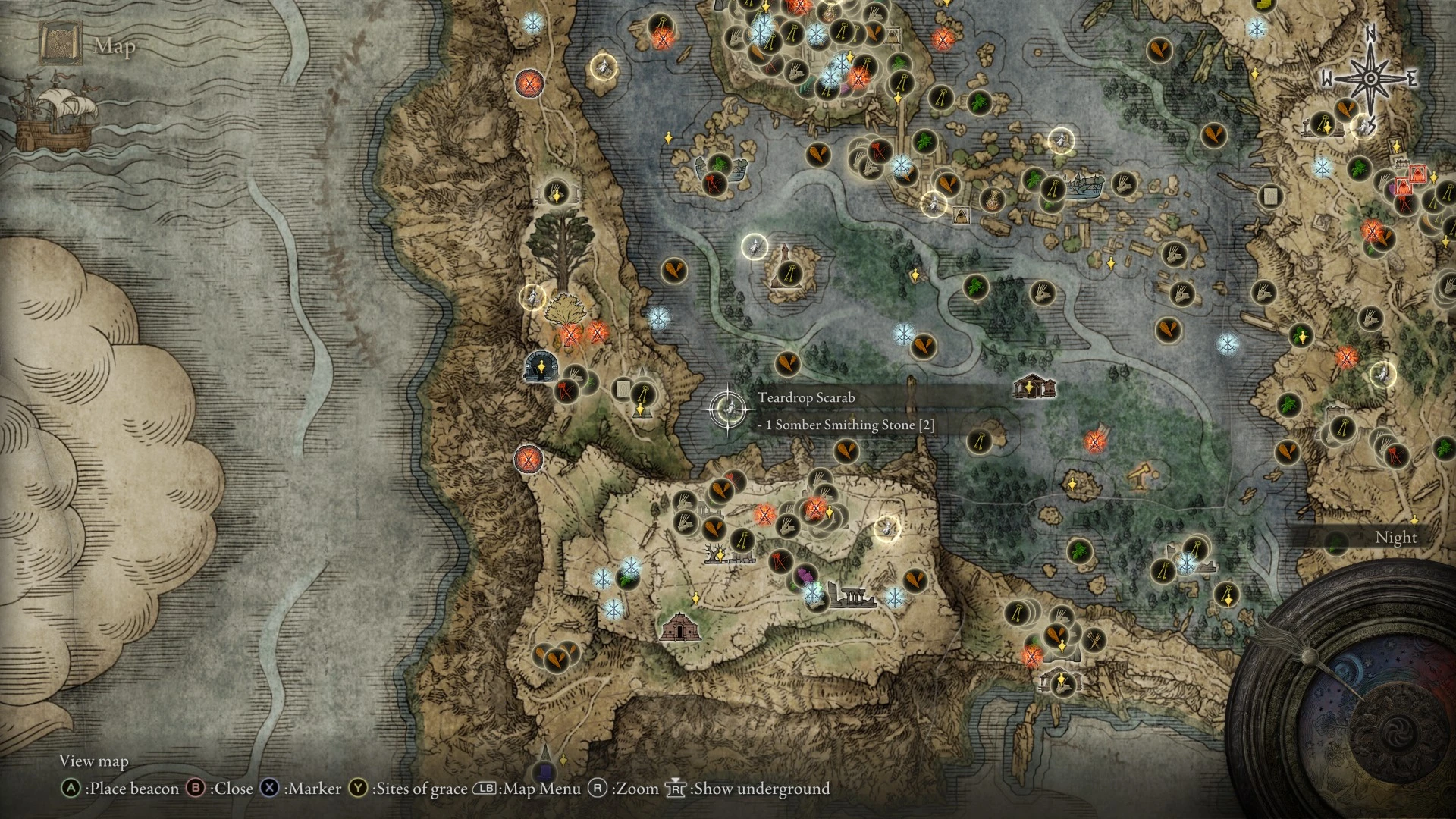
Task: Click the Map icon in the top-left corner
Action: pos(61,42)
